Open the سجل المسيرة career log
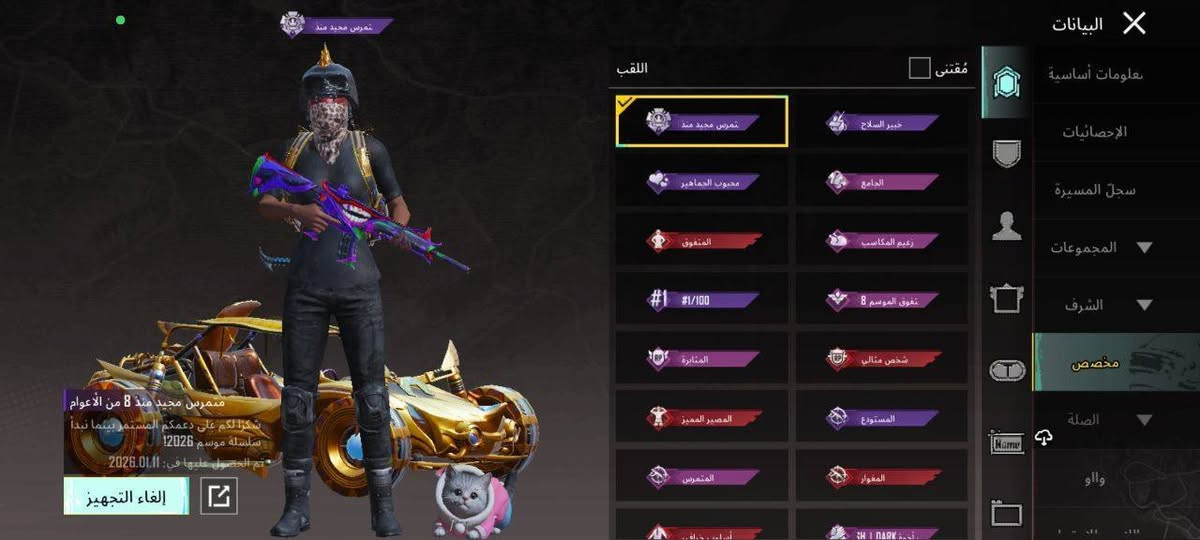Image resolution: width=1200 pixels, height=540 pixels. click(x=1095, y=190)
